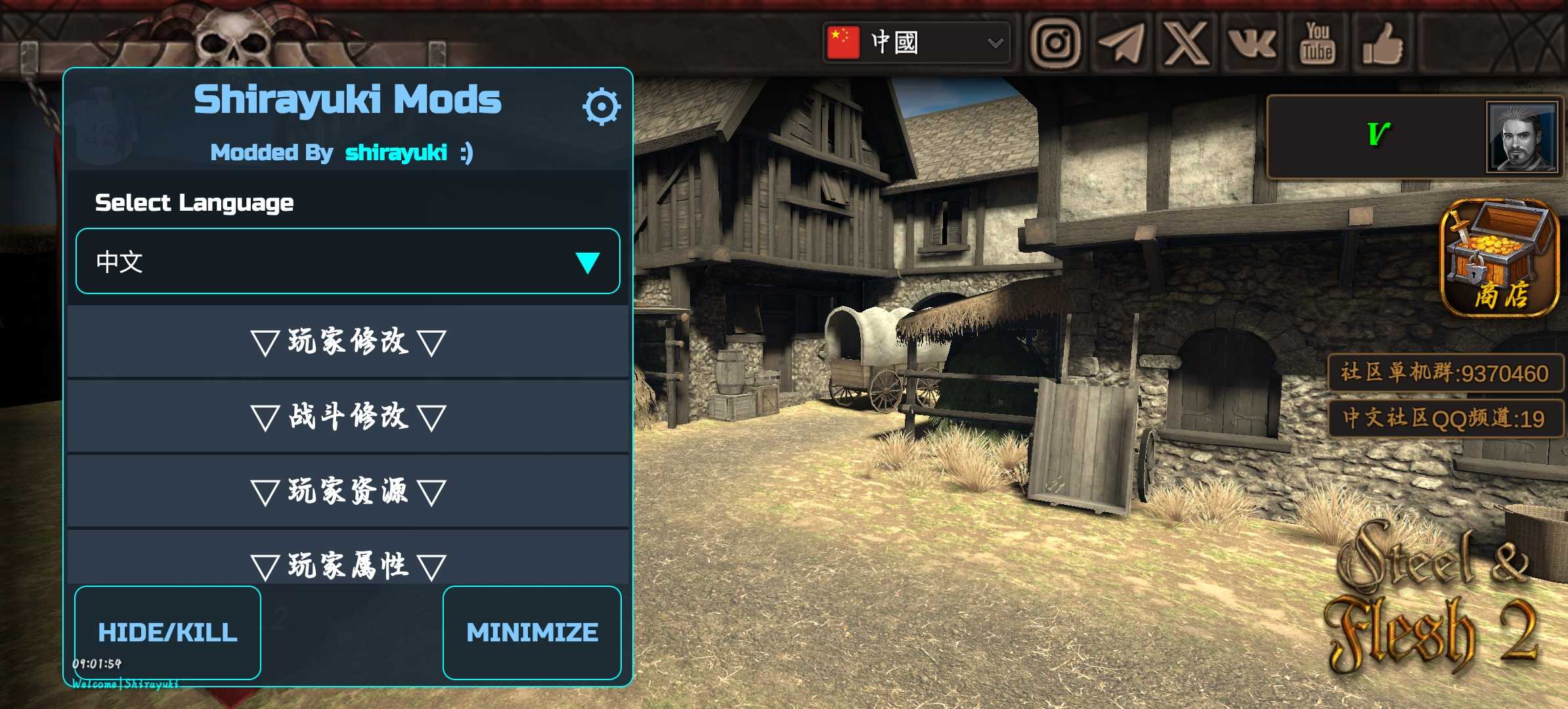Click the 社区单机群 community group button

(1445, 373)
